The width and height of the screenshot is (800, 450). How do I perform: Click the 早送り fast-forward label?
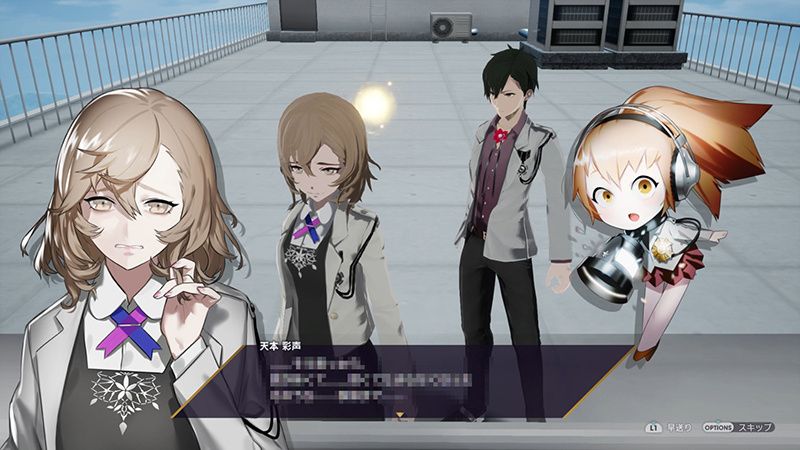coord(678,427)
